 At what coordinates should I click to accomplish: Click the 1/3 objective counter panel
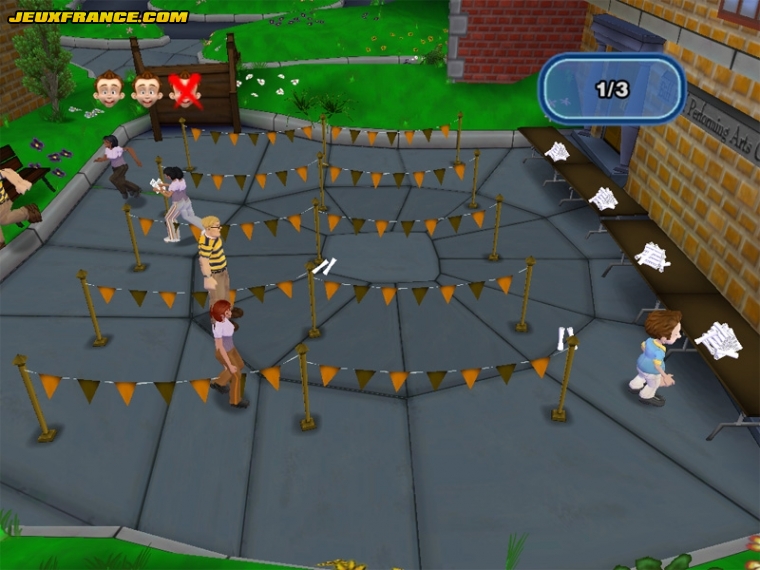(x=611, y=89)
